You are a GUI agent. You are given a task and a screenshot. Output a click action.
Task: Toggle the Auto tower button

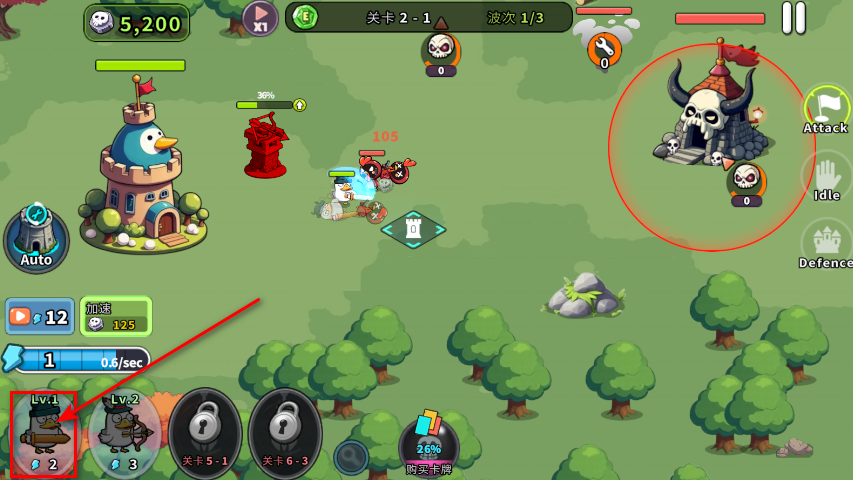36,238
